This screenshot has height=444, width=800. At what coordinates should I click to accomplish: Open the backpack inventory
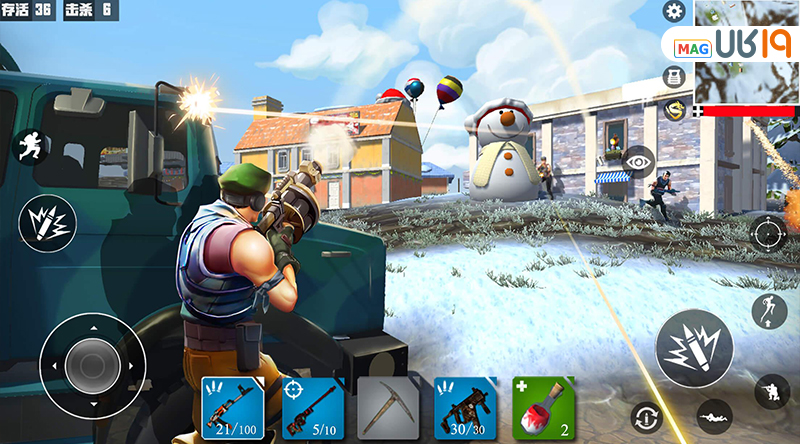[x=675, y=76]
